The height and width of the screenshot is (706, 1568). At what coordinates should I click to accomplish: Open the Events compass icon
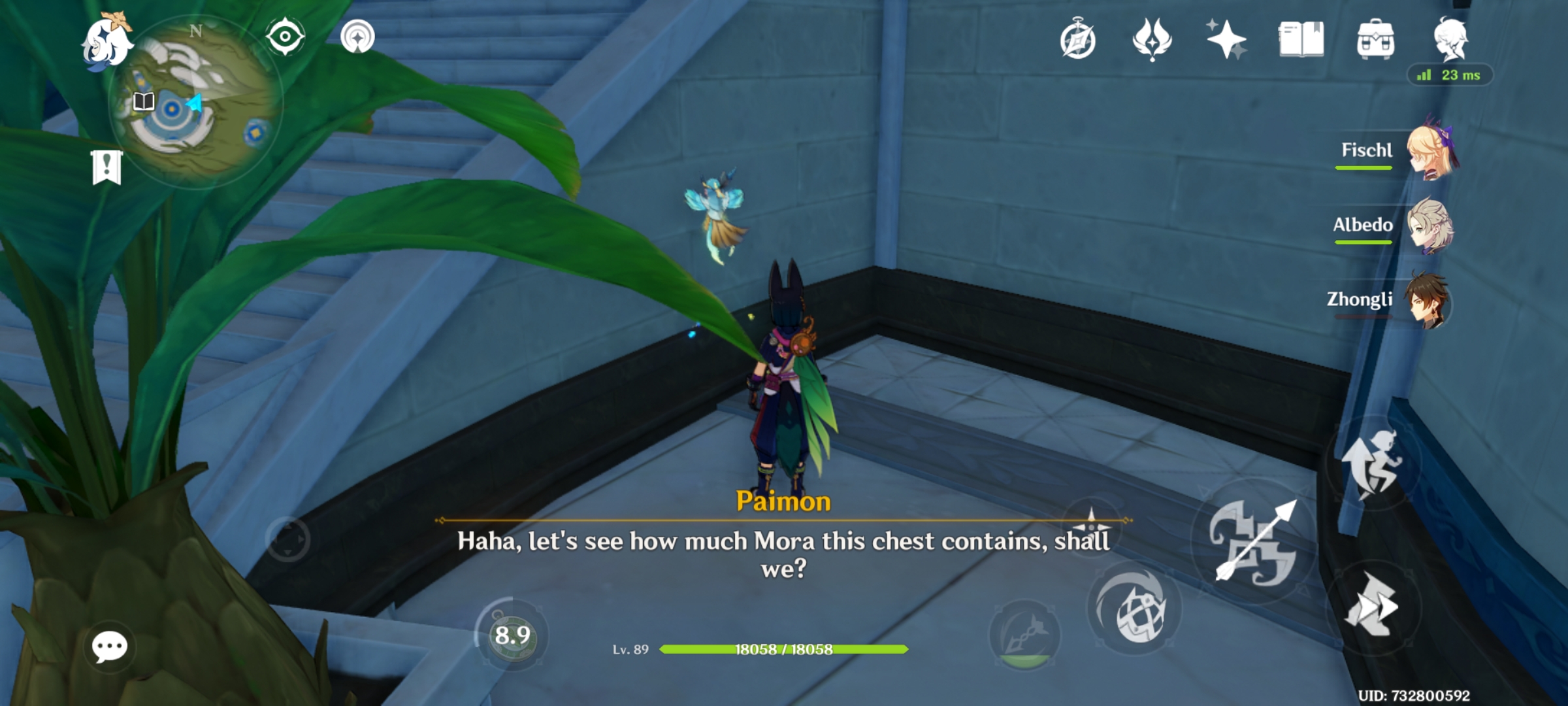tap(1079, 41)
